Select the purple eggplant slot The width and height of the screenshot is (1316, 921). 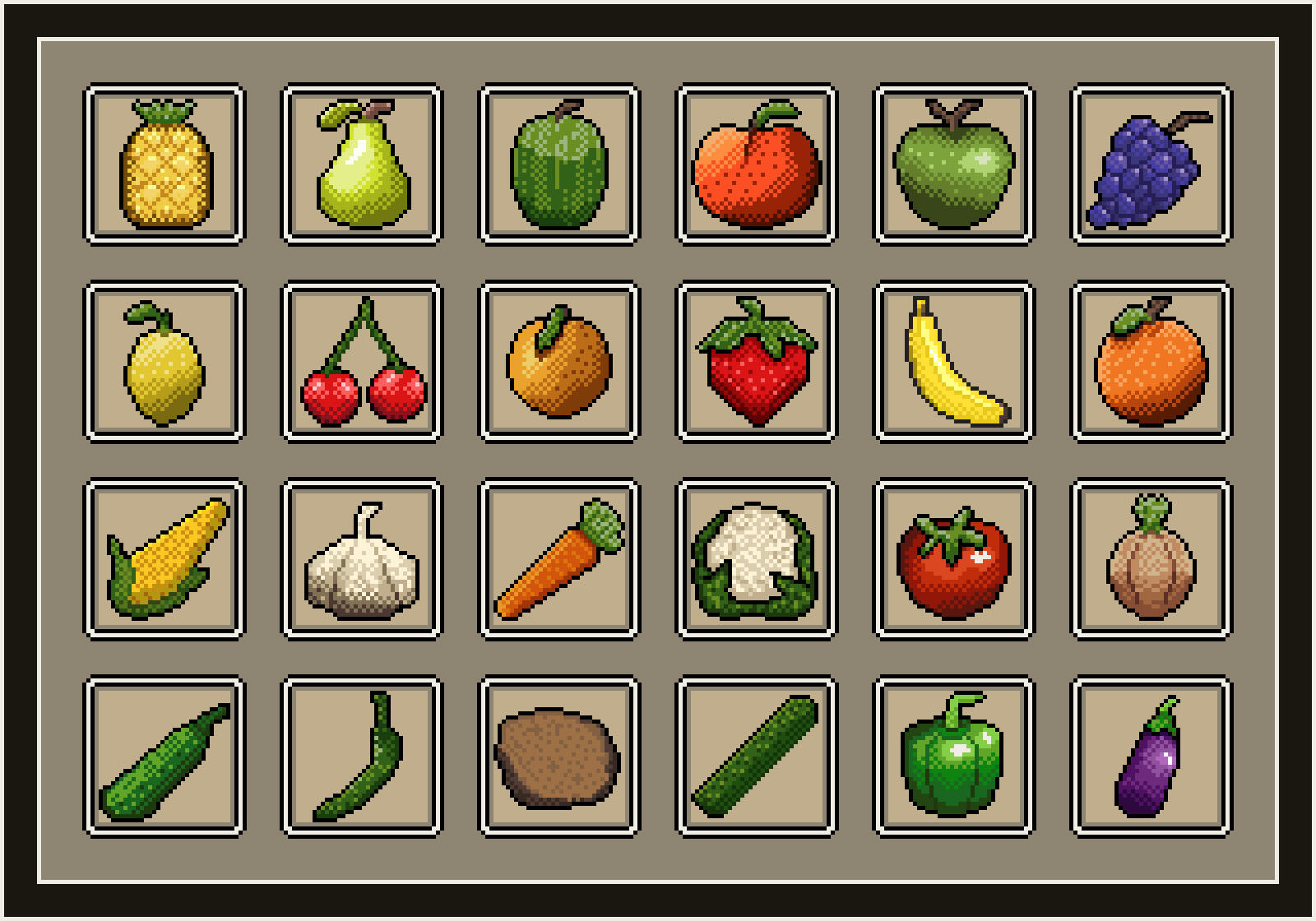[1151, 757]
